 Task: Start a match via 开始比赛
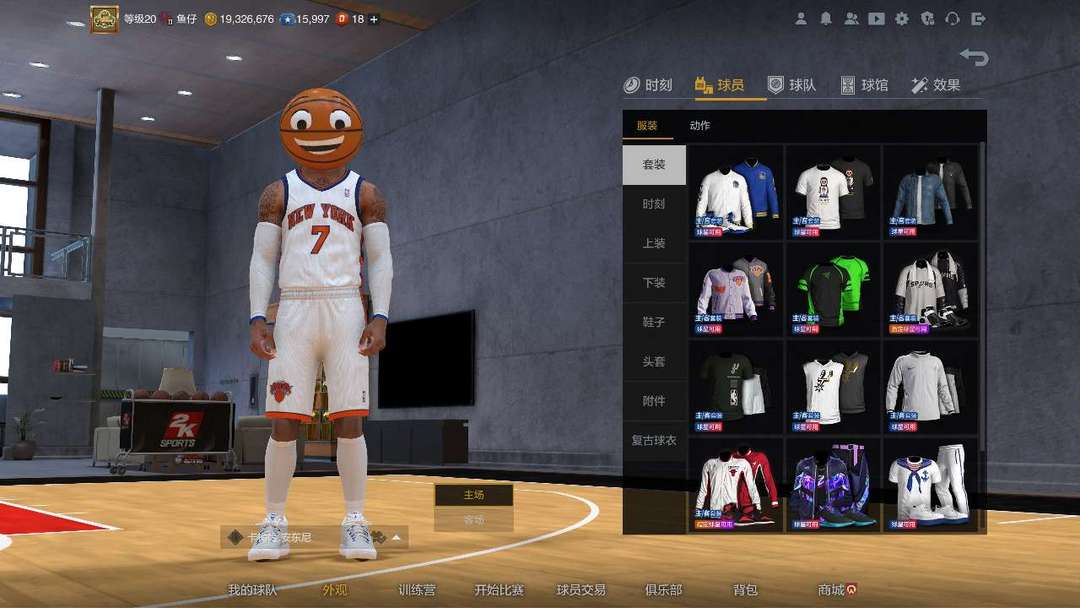tap(498, 590)
